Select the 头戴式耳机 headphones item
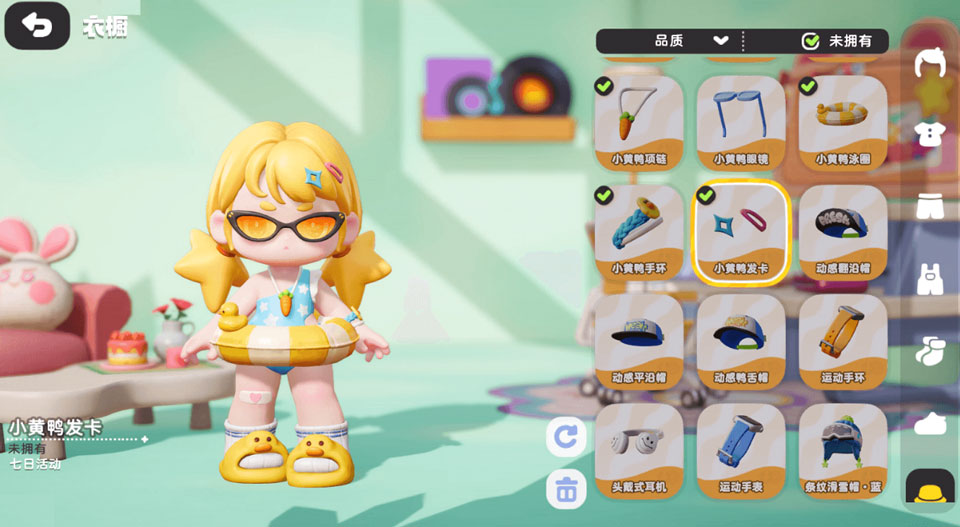Viewport: 960px width, 527px height. click(639, 449)
